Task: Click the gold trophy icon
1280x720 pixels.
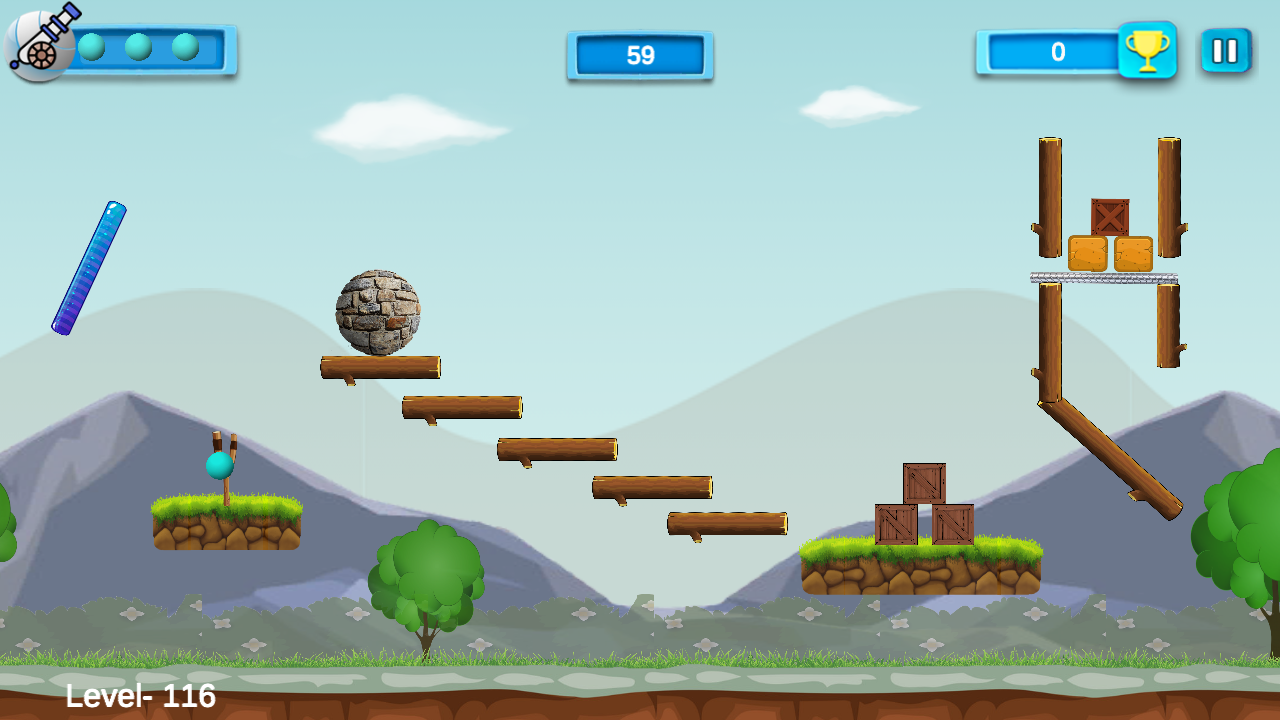Action: [1146, 50]
